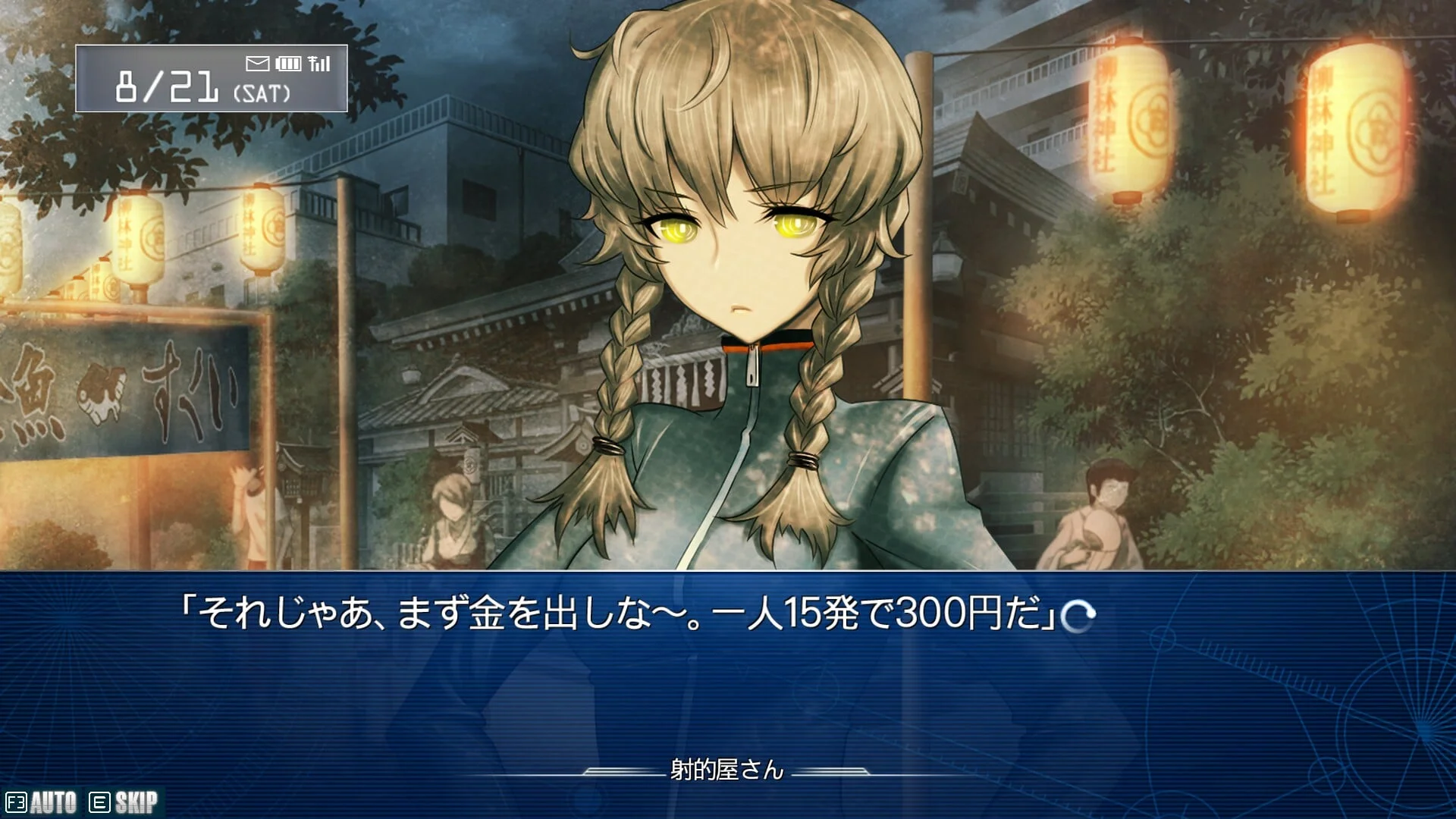The height and width of the screenshot is (819, 1456).
Task: Activate the SKIP dialogue button
Action: coord(124,802)
